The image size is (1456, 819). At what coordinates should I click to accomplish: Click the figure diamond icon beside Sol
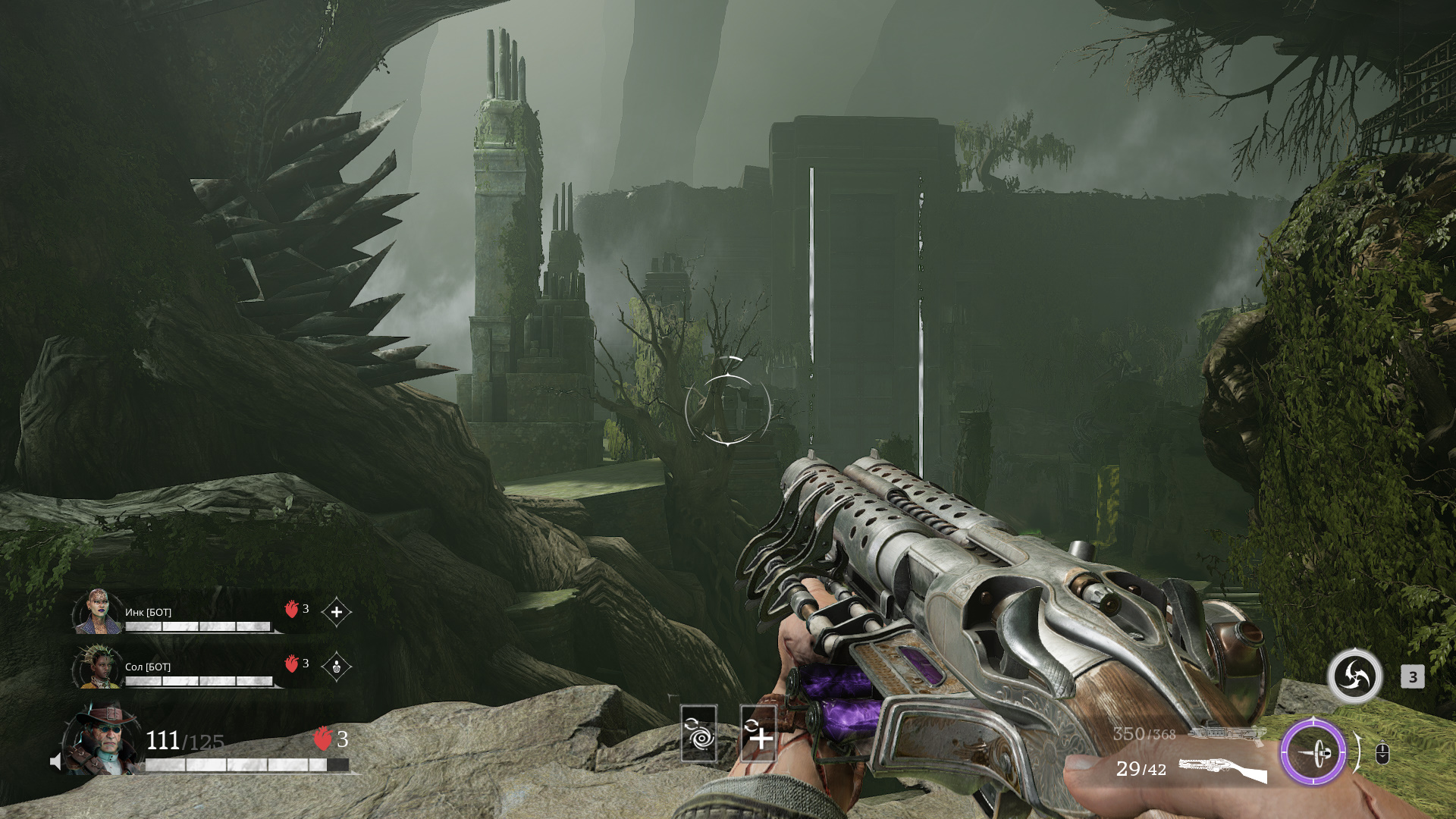pos(336,667)
